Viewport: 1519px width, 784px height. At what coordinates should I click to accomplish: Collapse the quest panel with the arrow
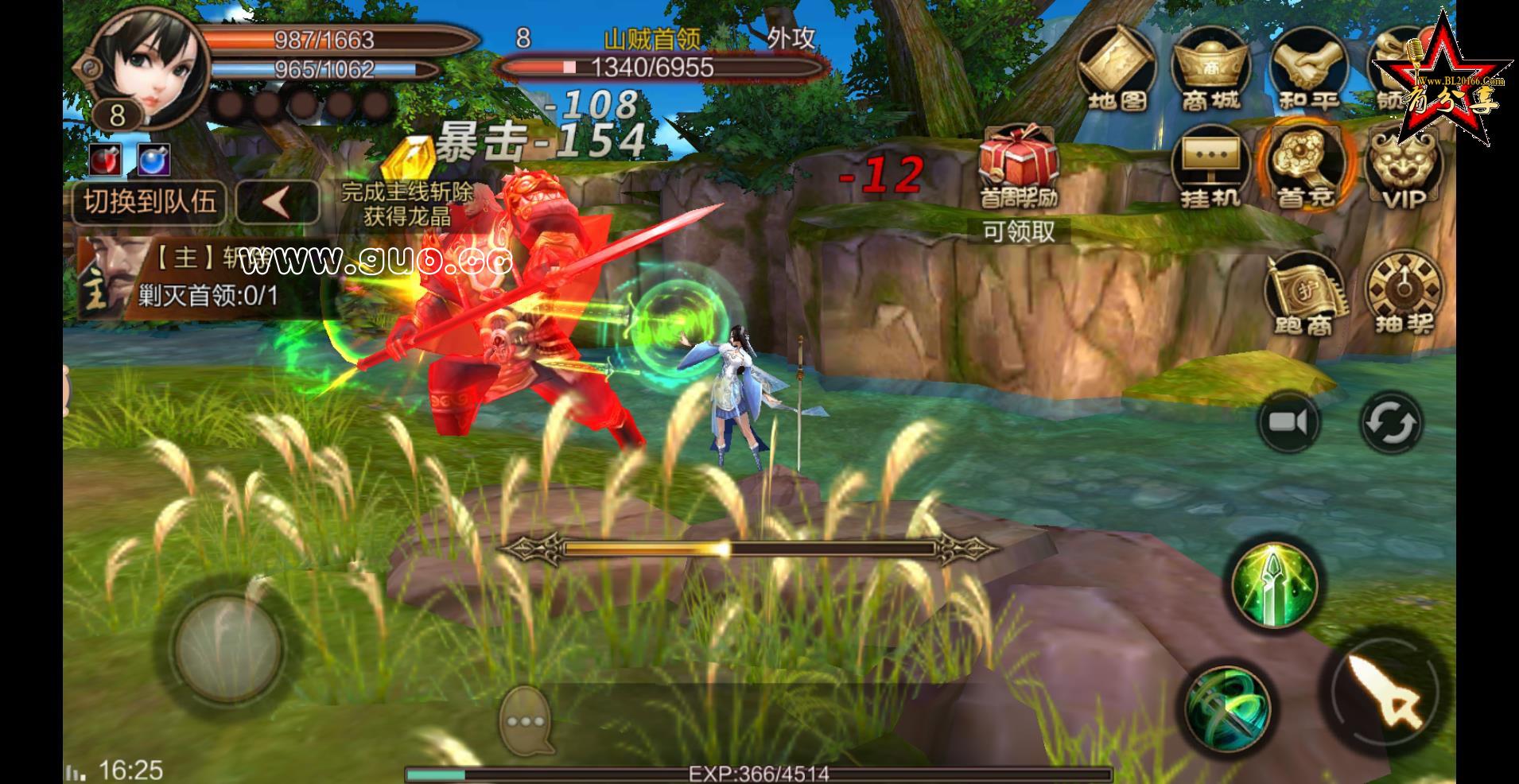(278, 202)
